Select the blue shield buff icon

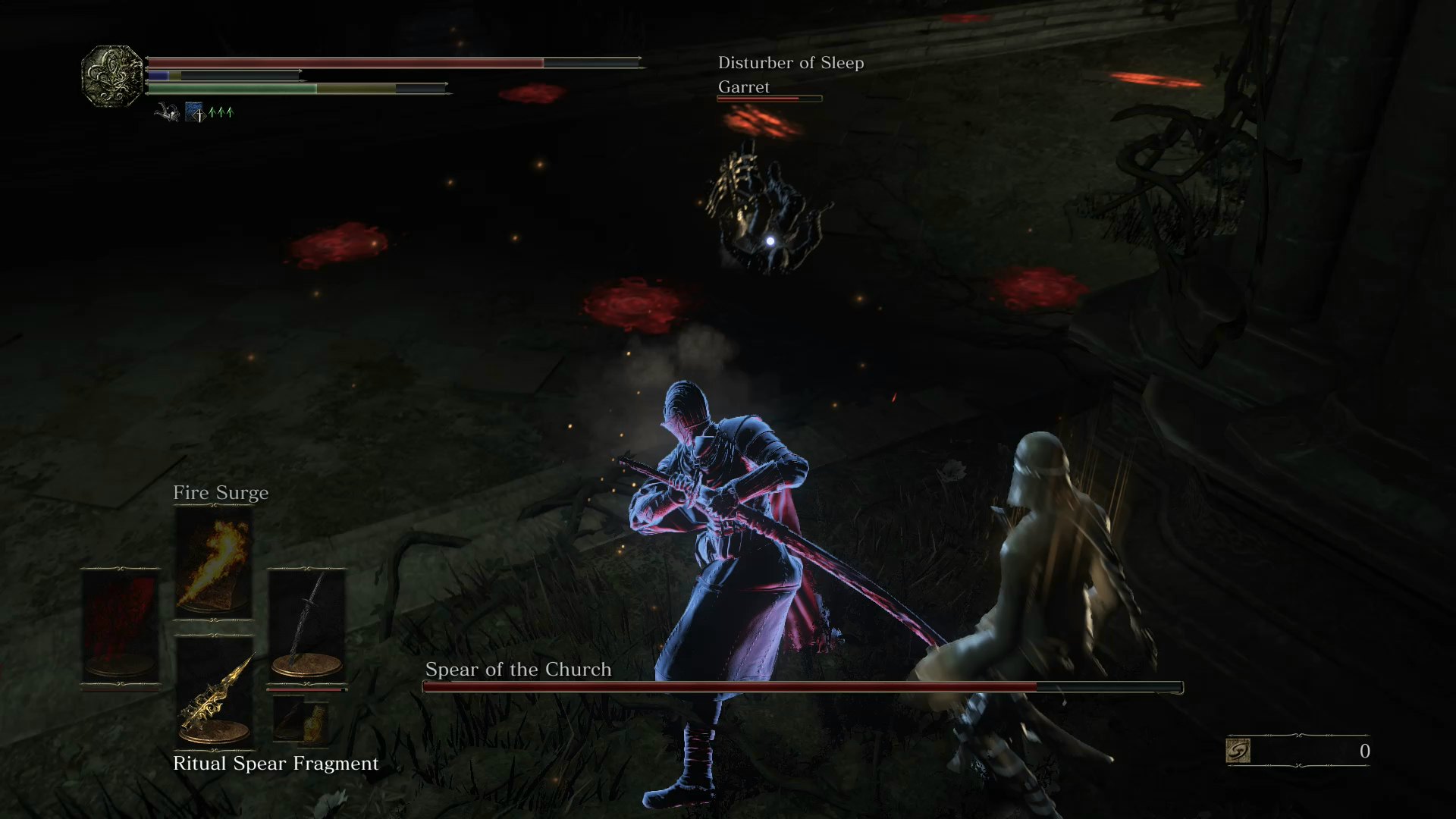pyautogui.click(x=192, y=112)
